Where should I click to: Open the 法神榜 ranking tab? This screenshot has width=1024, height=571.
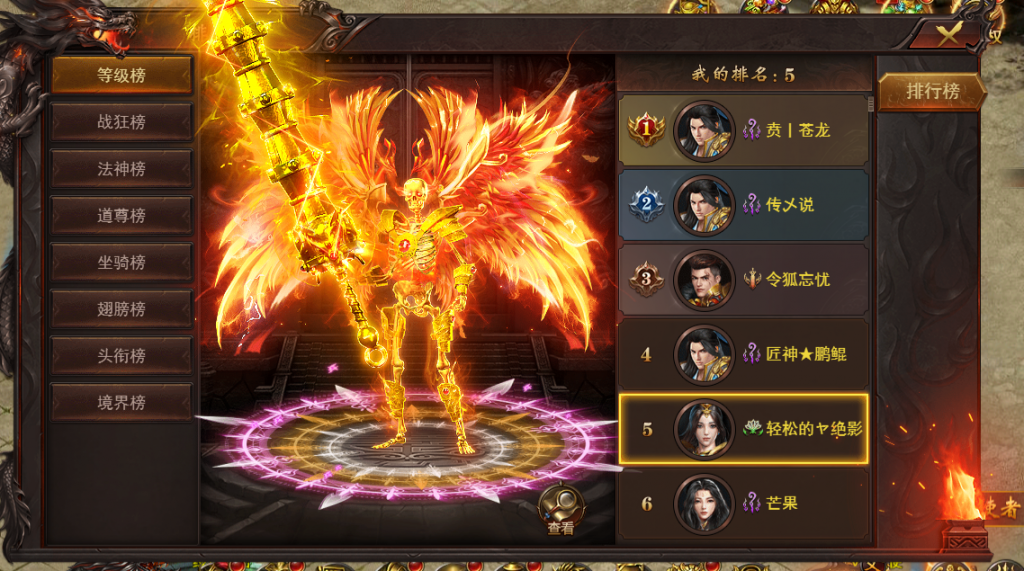pos(121,169)
